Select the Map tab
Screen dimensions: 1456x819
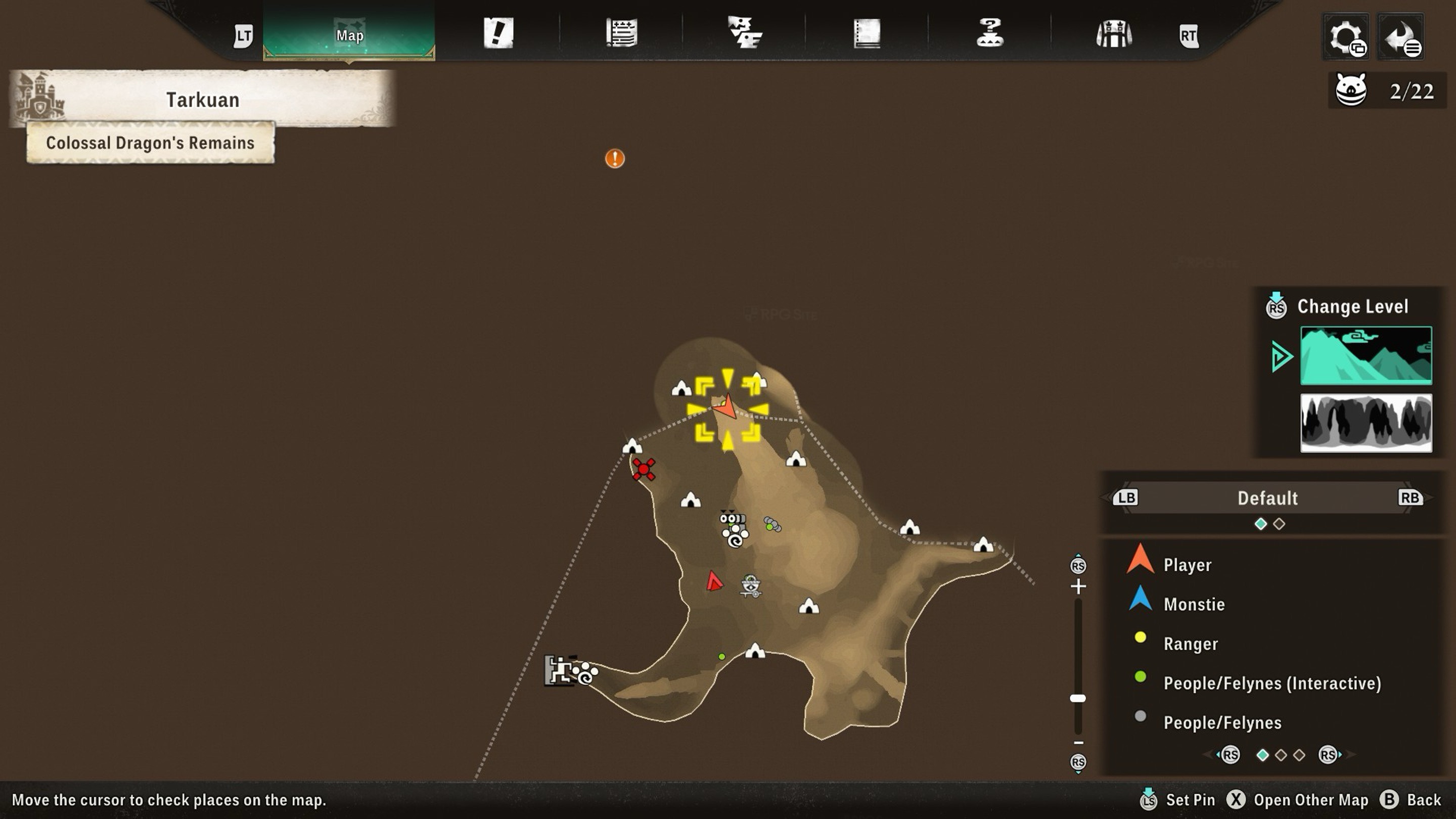349,34
